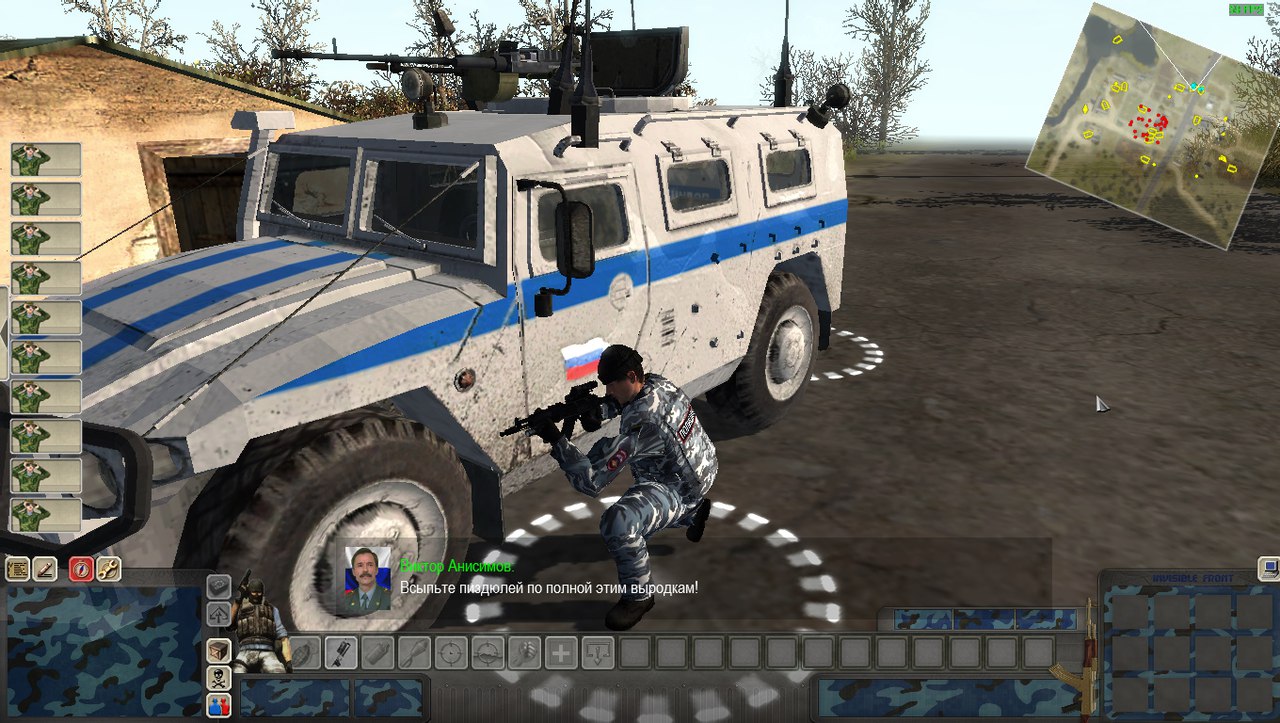Viewport: 1280px width, 723px height.
Task: Open the computer monitor menu icon
Action: click(x=1269, y=569)
